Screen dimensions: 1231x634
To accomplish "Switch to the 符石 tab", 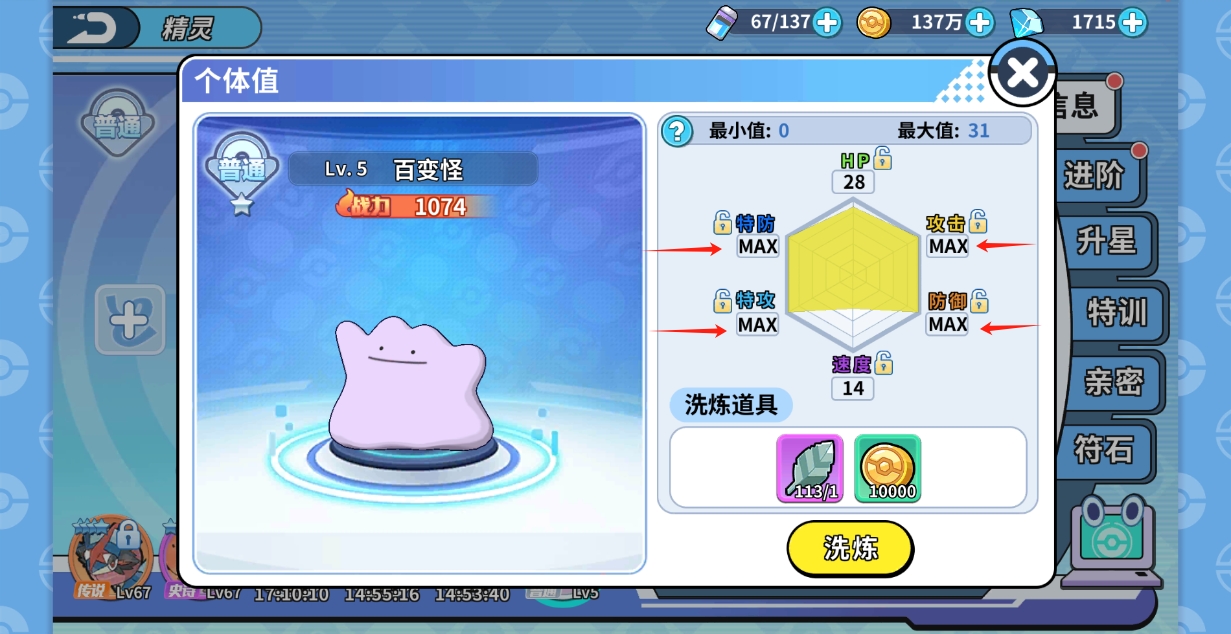I will point(1104,448).
